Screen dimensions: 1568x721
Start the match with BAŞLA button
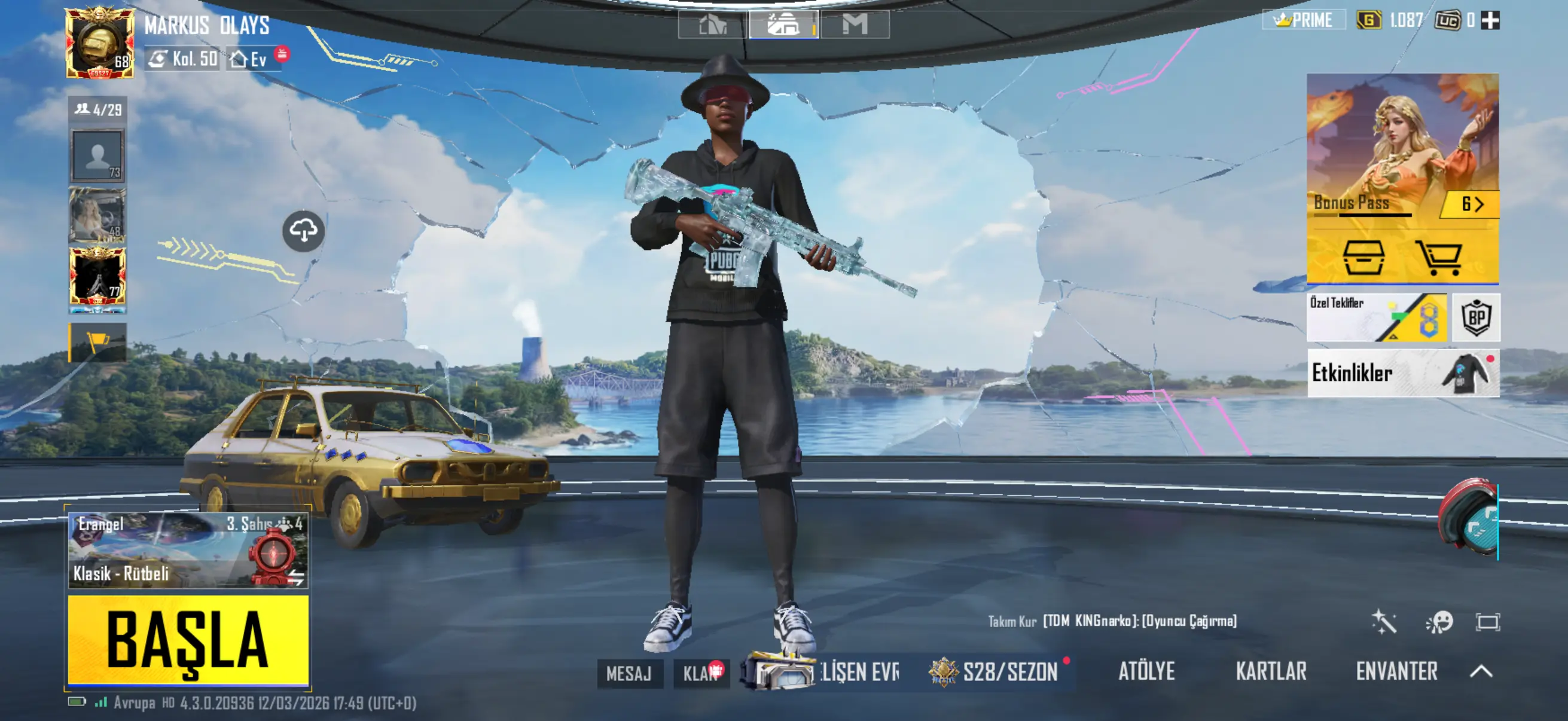(x=188, y=640)
